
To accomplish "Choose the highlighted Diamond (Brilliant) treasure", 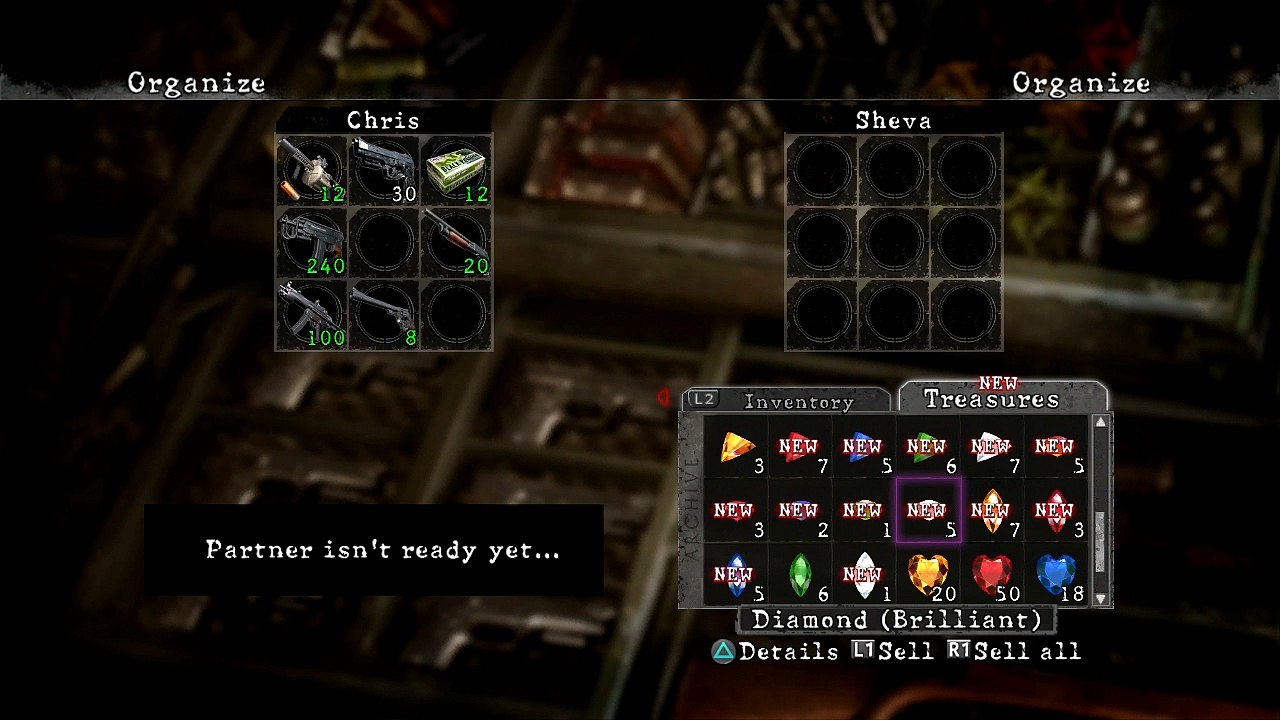I will click(x=928, y=510).
